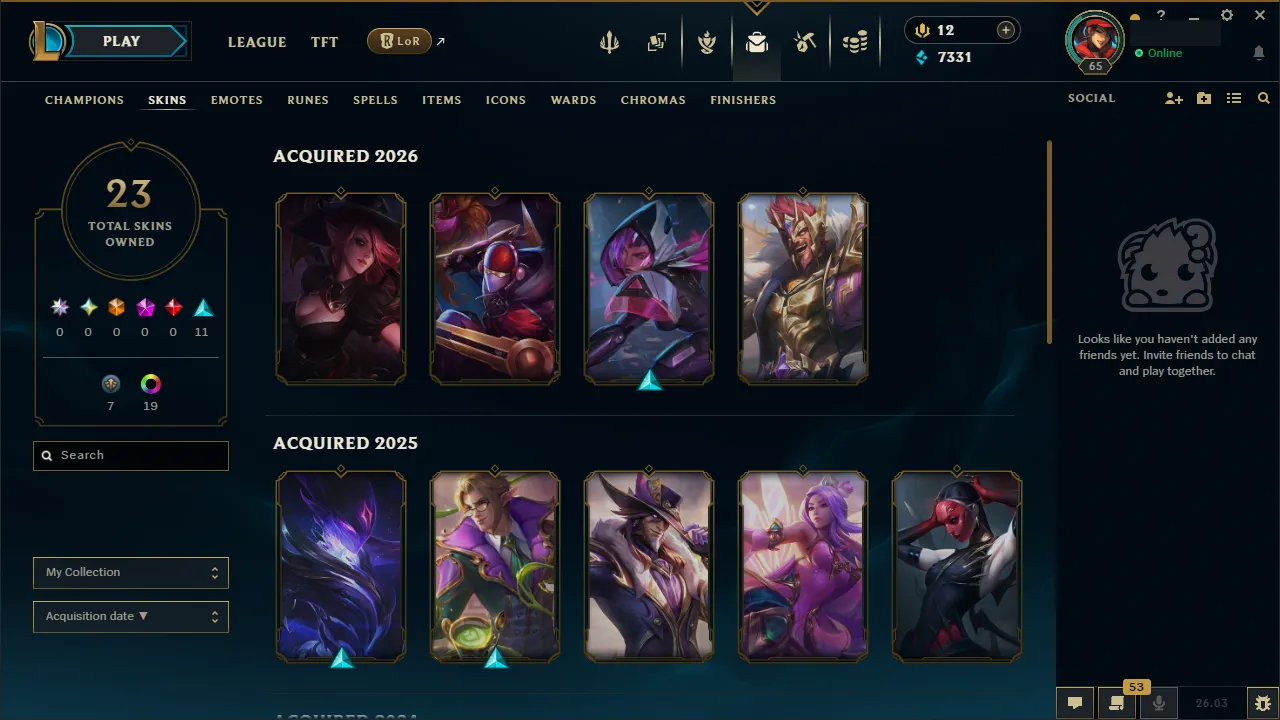Image resolution: width=1280 pixels, height=720 pixels.
Task: Open the My Collection dropdown
Action: [x=130, y=572]
